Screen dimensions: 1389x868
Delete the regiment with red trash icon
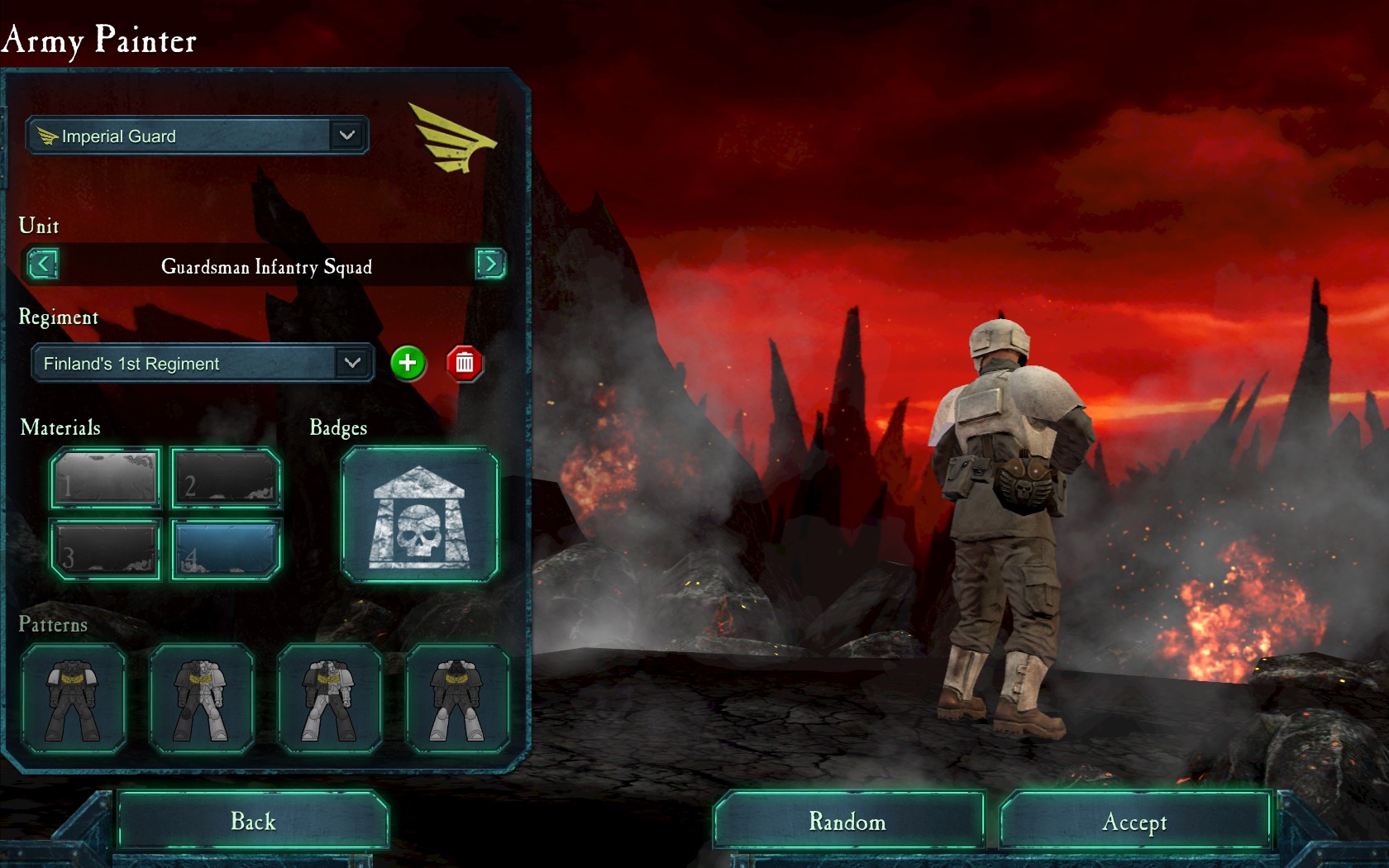click(x=465, y=363)
